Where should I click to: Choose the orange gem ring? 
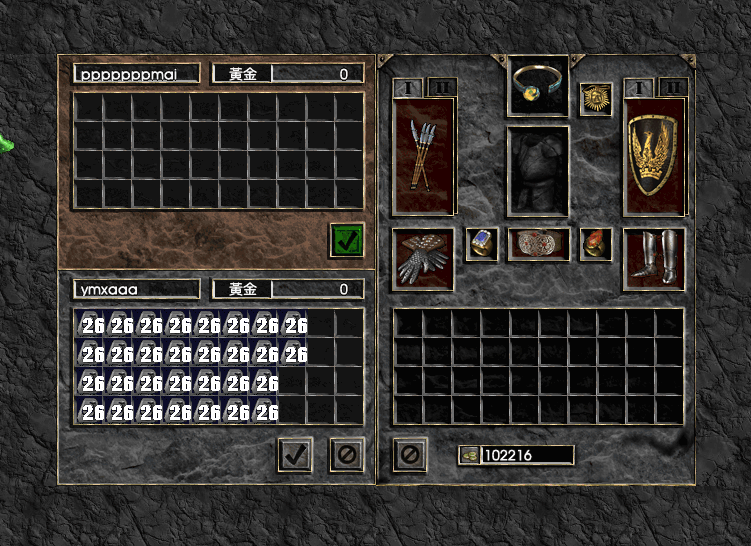[x=596, y=244]
